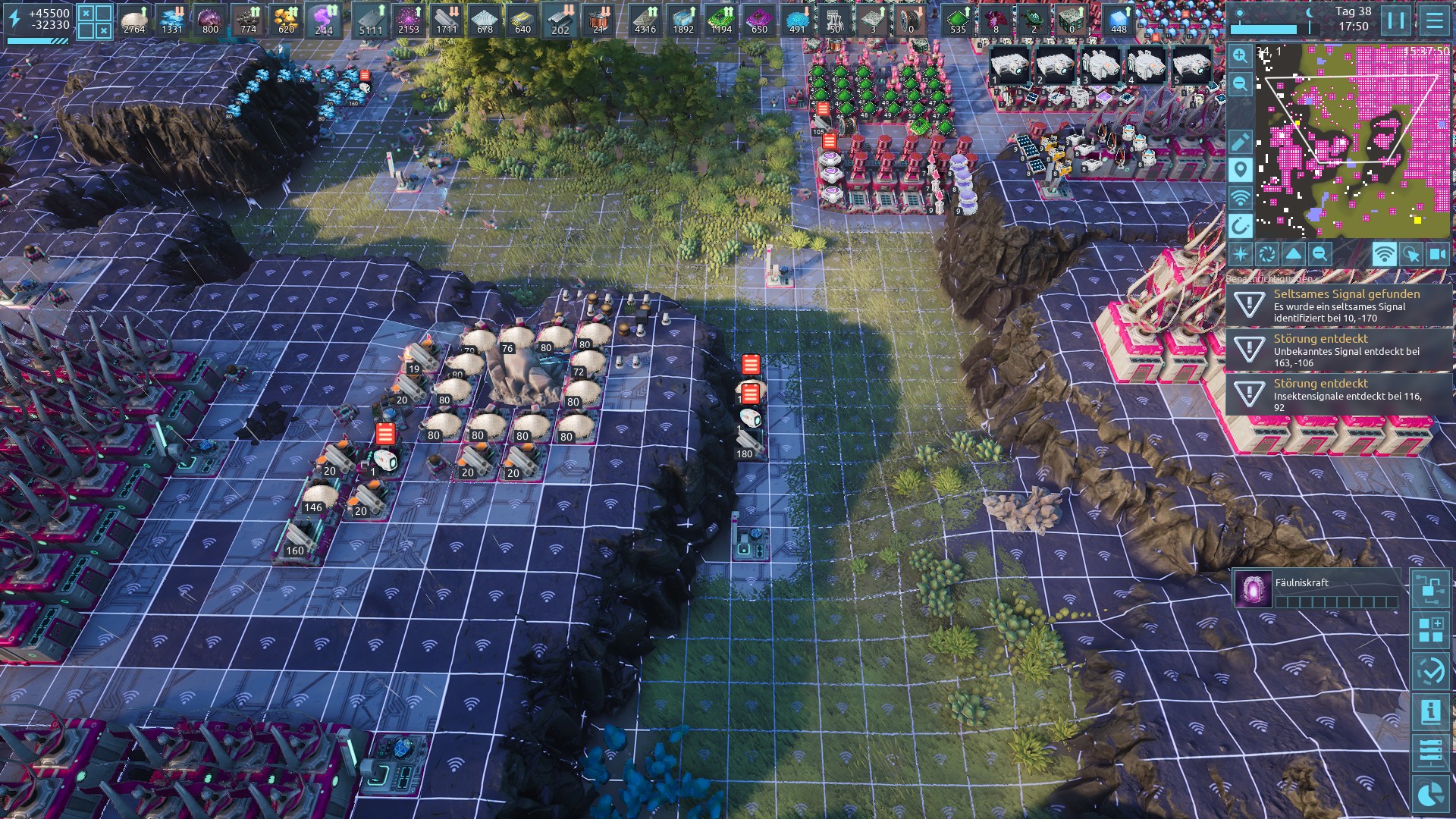Open the insect signals 'Störung entdeckt' alert
Screen dimensions: 1456x819
coord(1338,394)
